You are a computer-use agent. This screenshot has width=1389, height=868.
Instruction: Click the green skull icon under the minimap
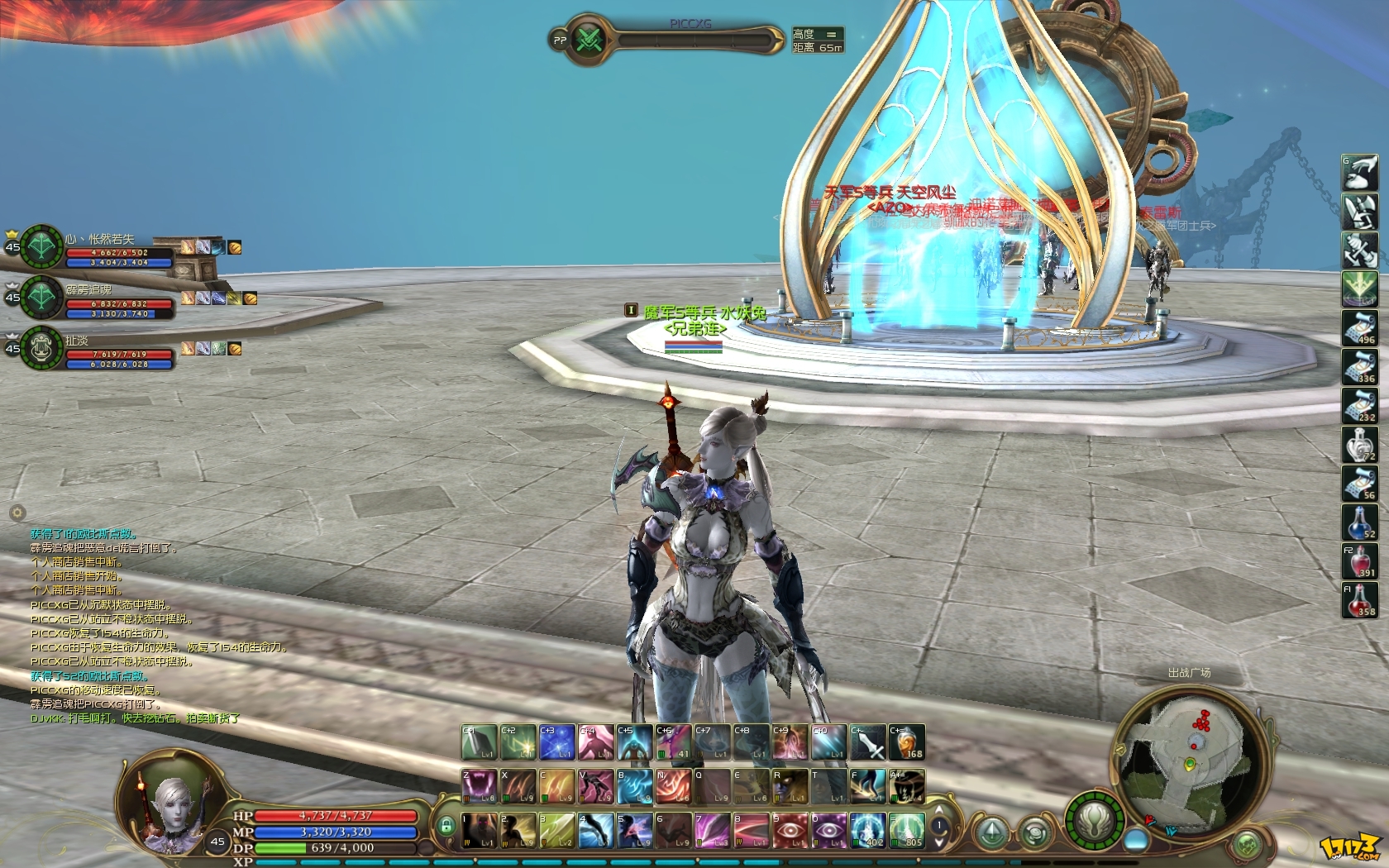[x=1248, y=845]
